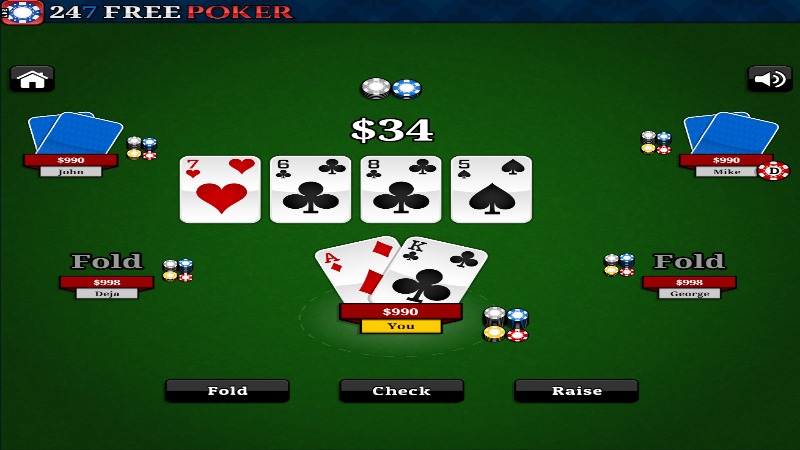Go to the home screen
800x450 pixels.
tap(32, 79)
